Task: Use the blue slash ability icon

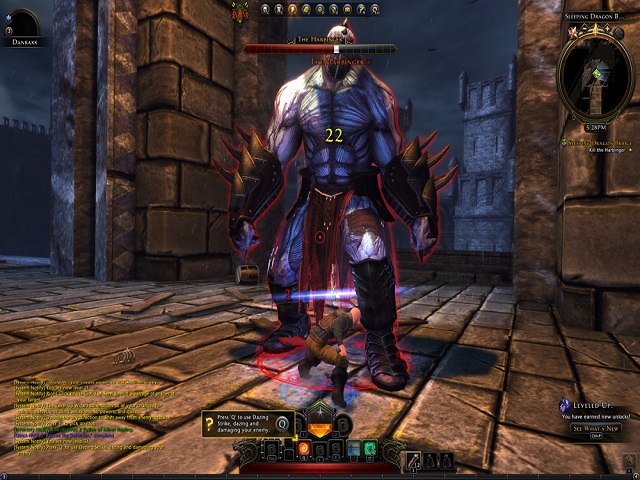Action: [351, 449]
